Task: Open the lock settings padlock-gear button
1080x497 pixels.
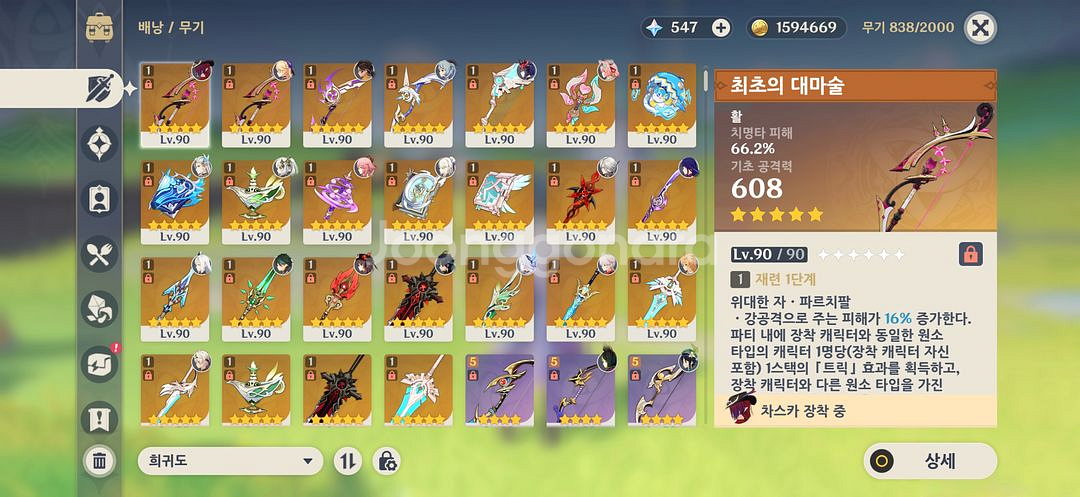Action: tap(386, 461)
